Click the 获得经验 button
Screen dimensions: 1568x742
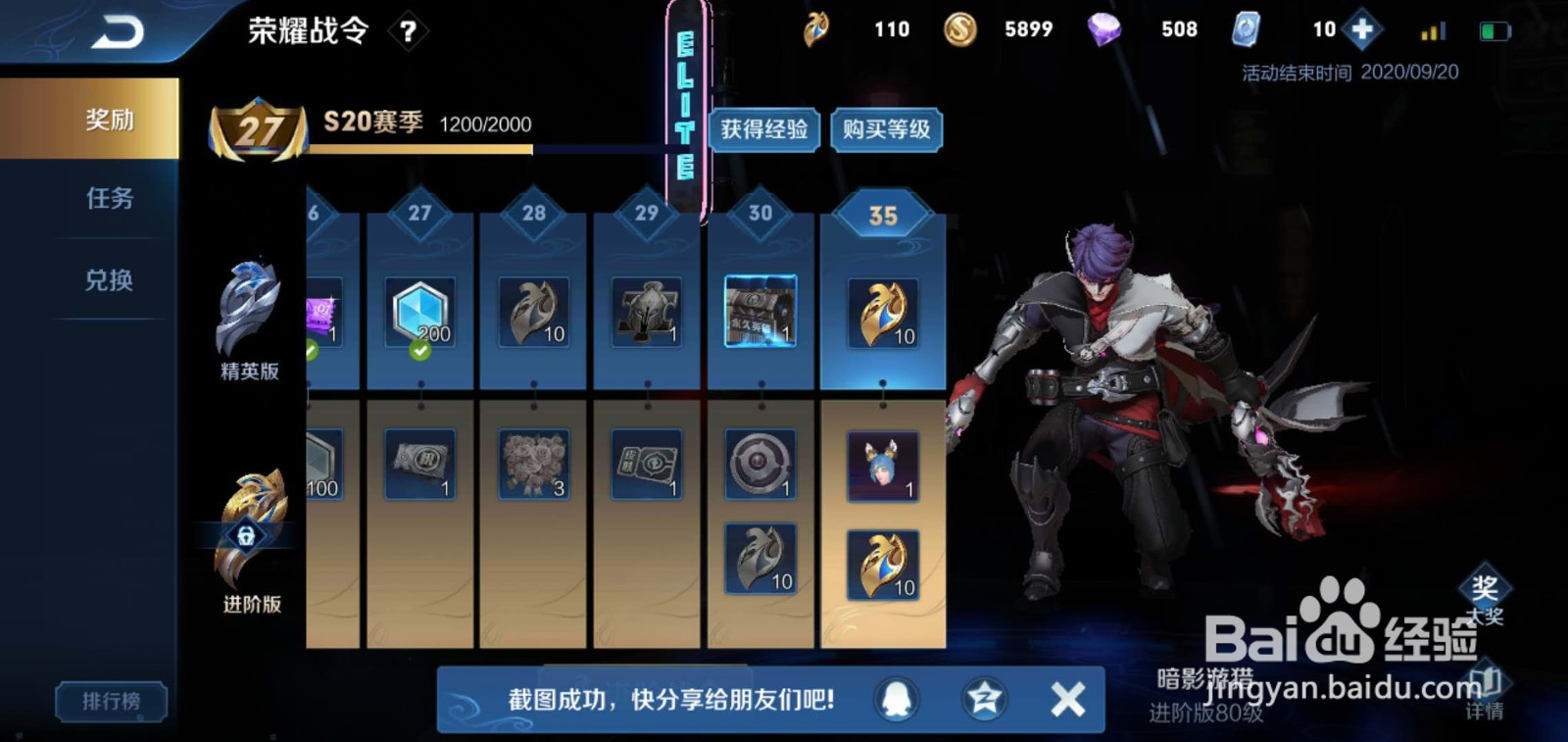(x=765, y=130)
